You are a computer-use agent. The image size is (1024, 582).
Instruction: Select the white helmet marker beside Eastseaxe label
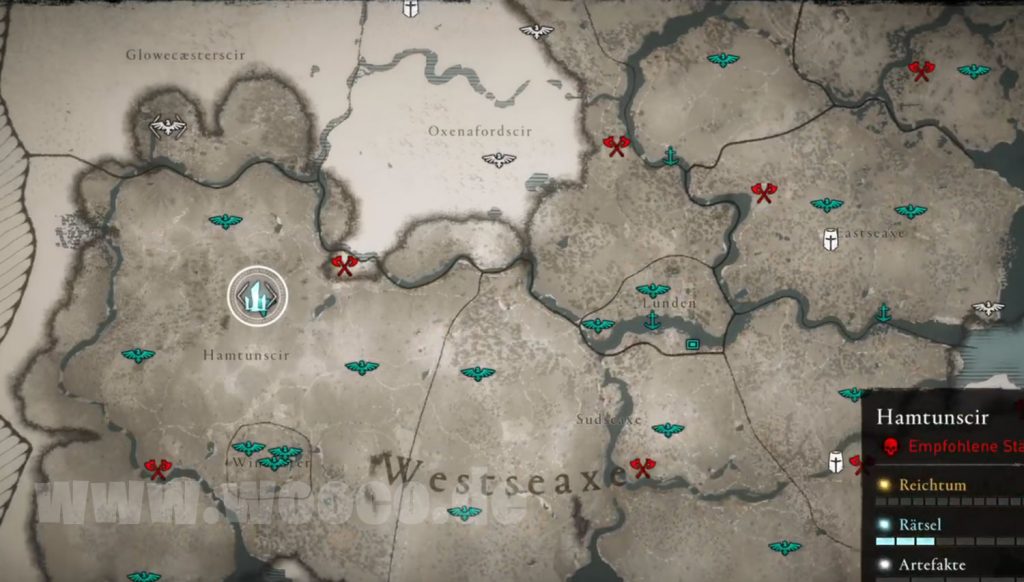pyautogui.click(x=830, y=240)
